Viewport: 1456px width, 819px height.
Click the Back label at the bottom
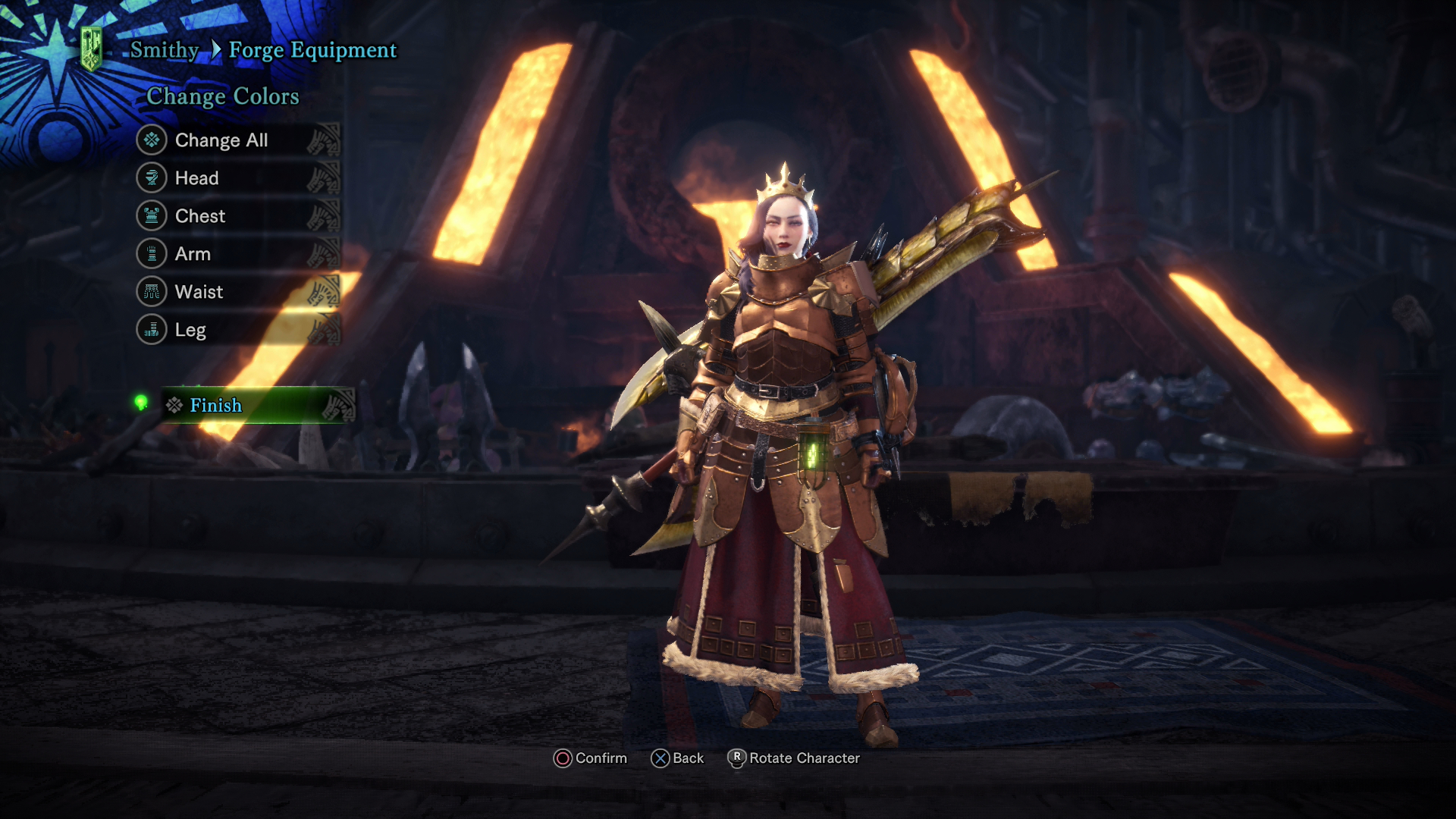coord(685,758)
